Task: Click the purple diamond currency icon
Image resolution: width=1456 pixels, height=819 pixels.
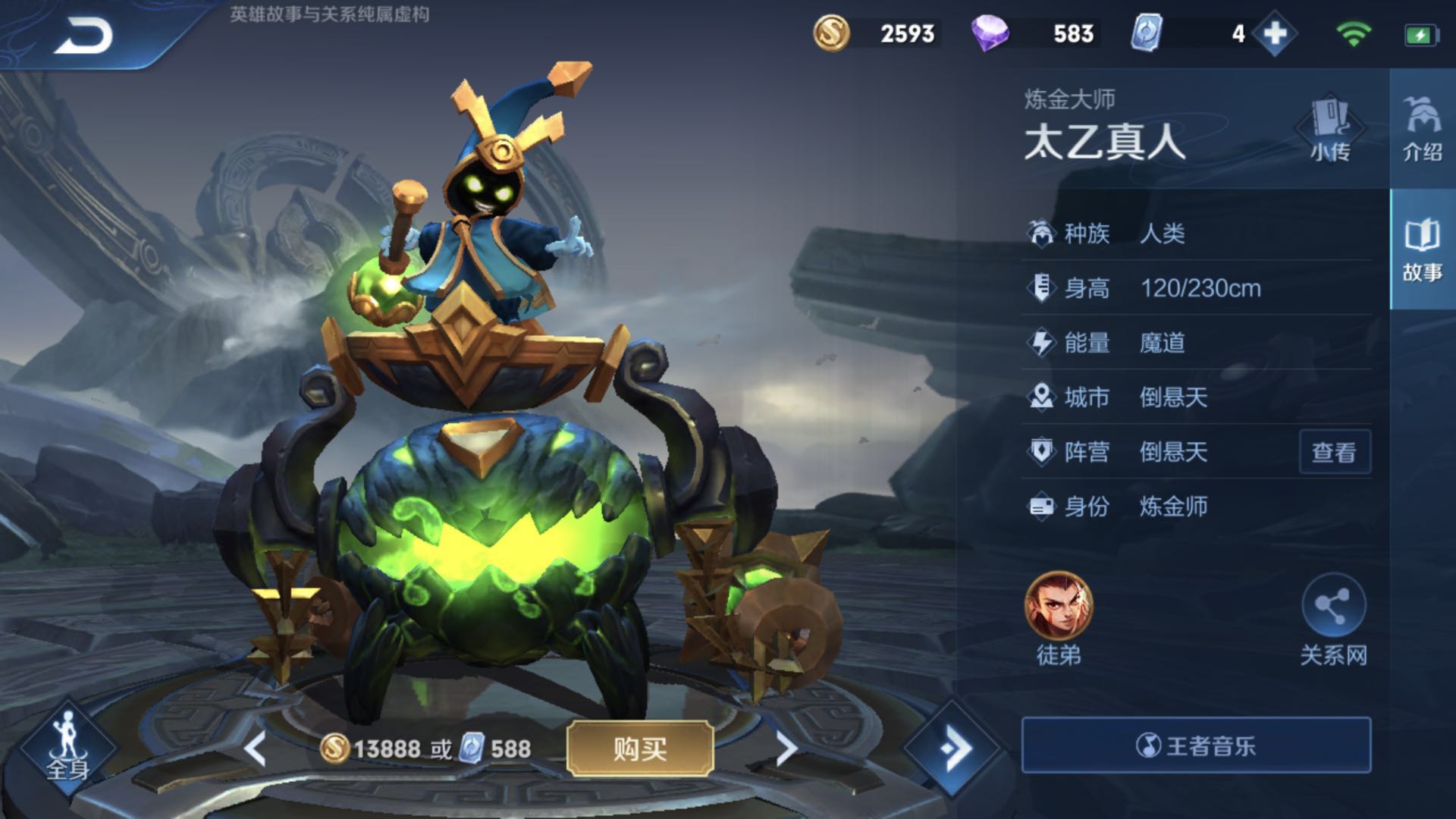Action: [990, 34]
